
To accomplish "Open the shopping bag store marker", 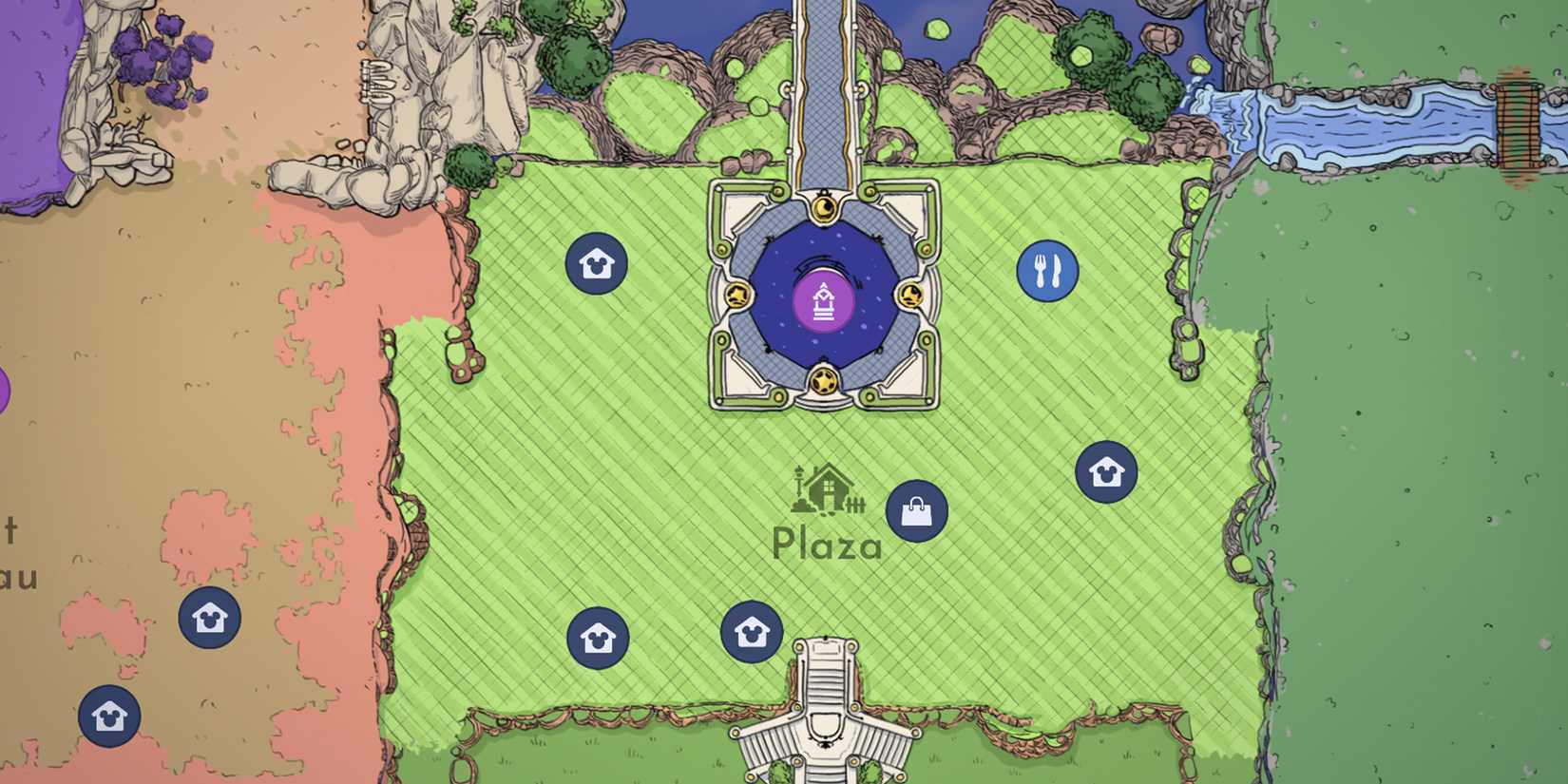I will coord(915,511).
